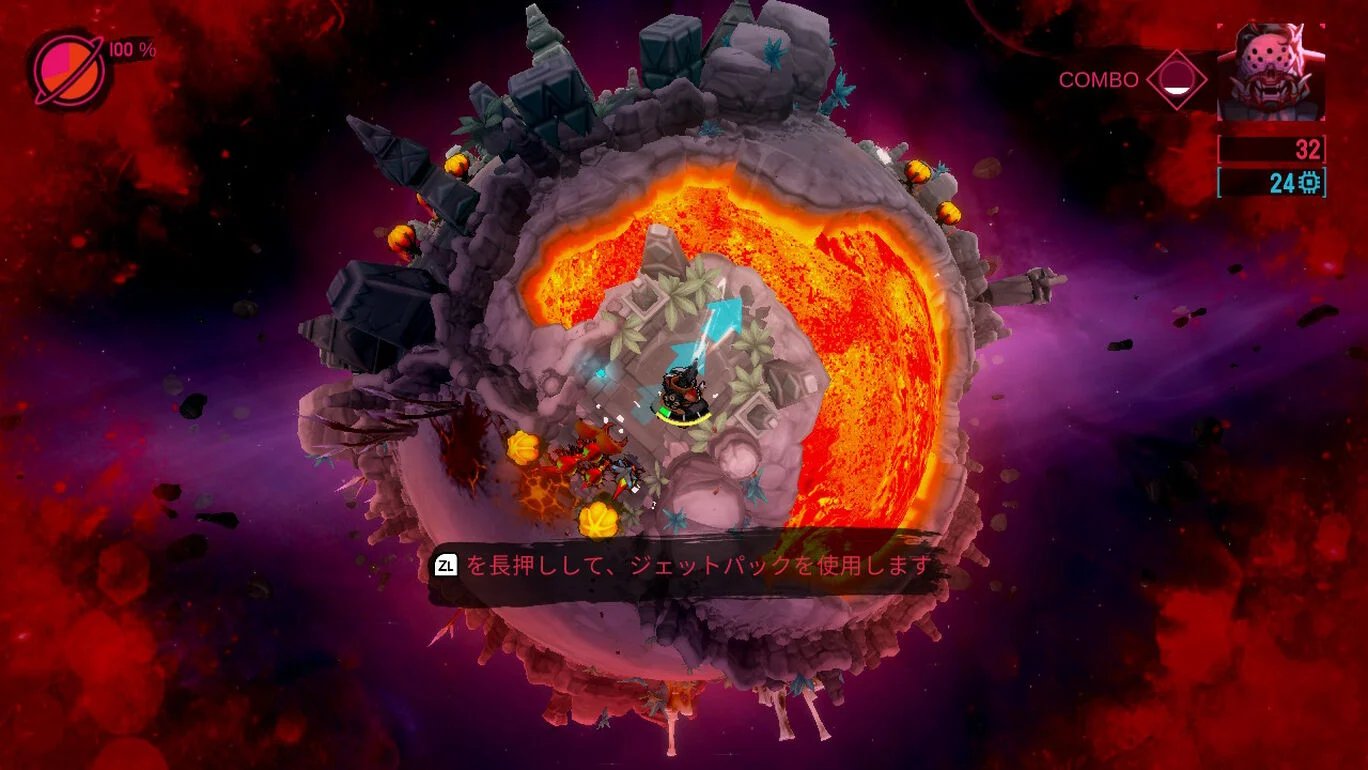Select the COMBO label text
Screen dimensions: 1368x770
1100,79
